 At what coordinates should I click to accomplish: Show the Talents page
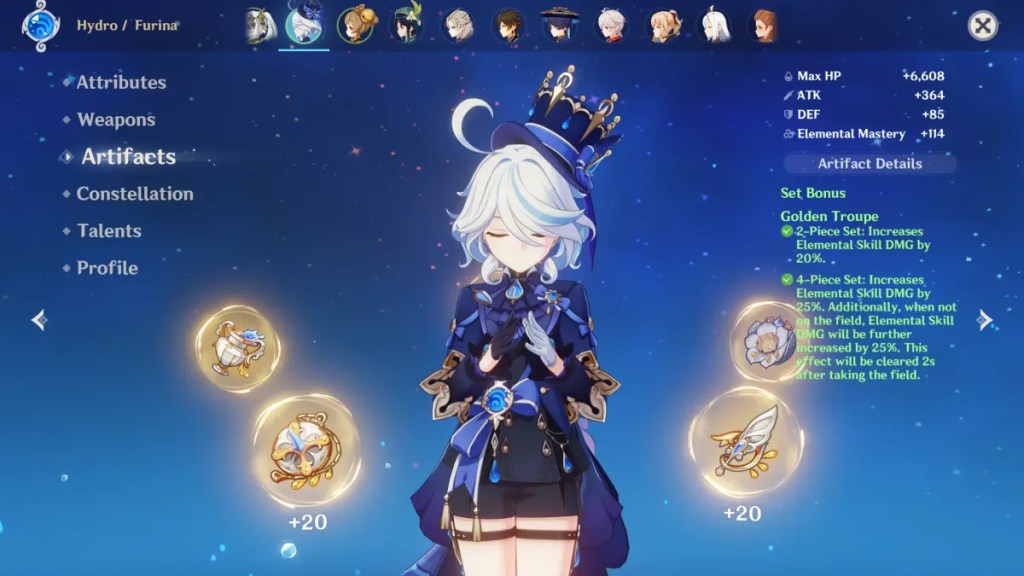coord(109,231)
